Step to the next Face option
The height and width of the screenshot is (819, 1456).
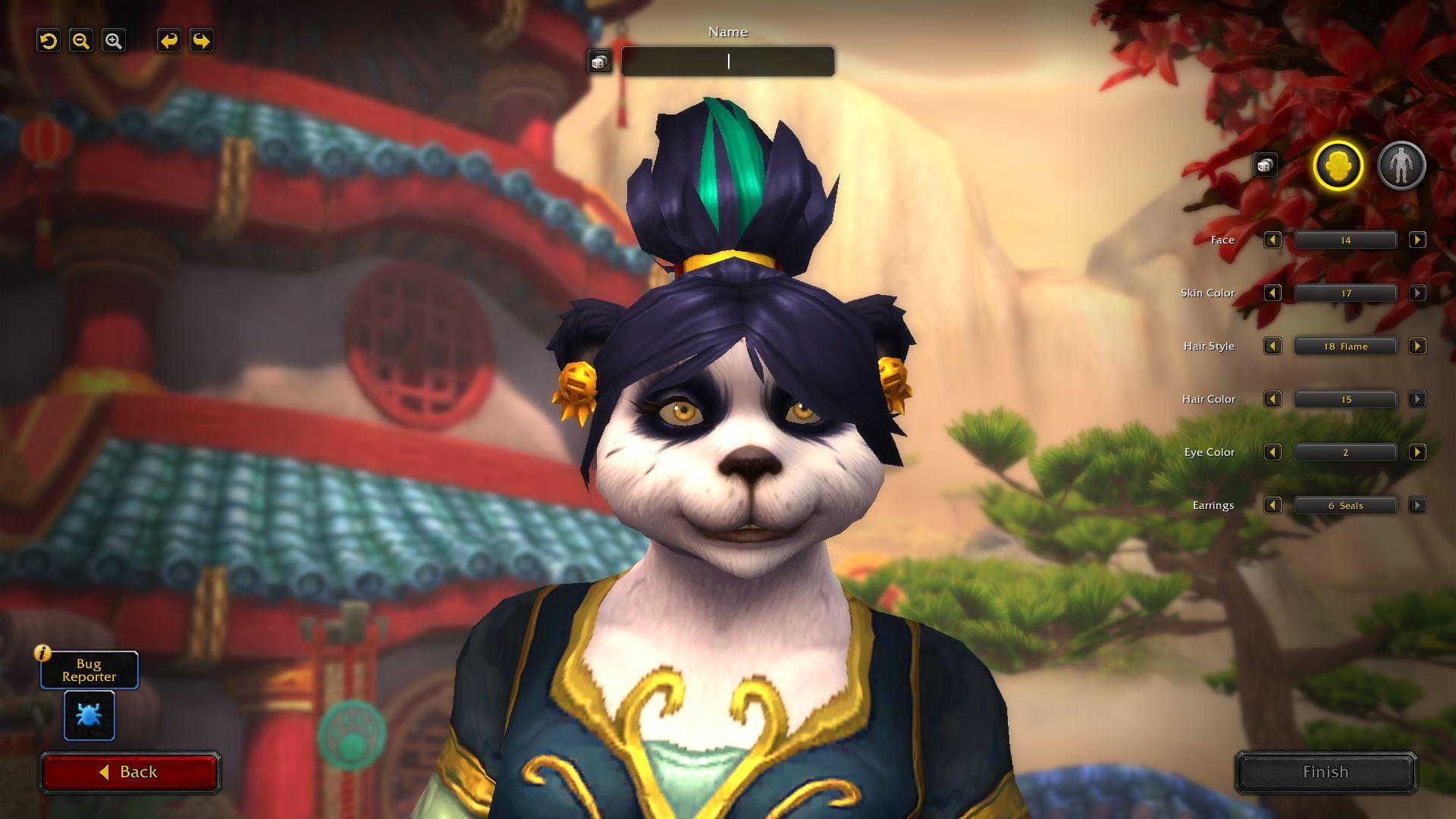coord(1415,240)
